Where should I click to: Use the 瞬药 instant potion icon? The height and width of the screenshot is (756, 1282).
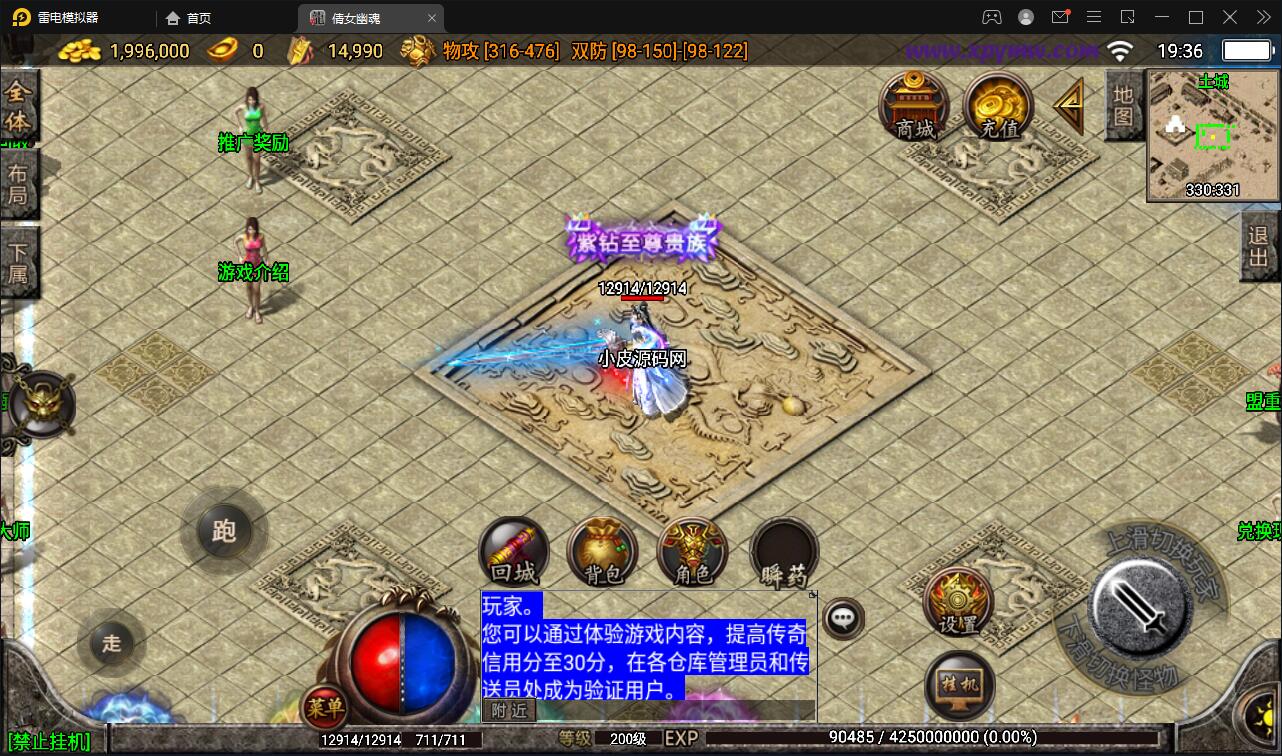point(783,550)
